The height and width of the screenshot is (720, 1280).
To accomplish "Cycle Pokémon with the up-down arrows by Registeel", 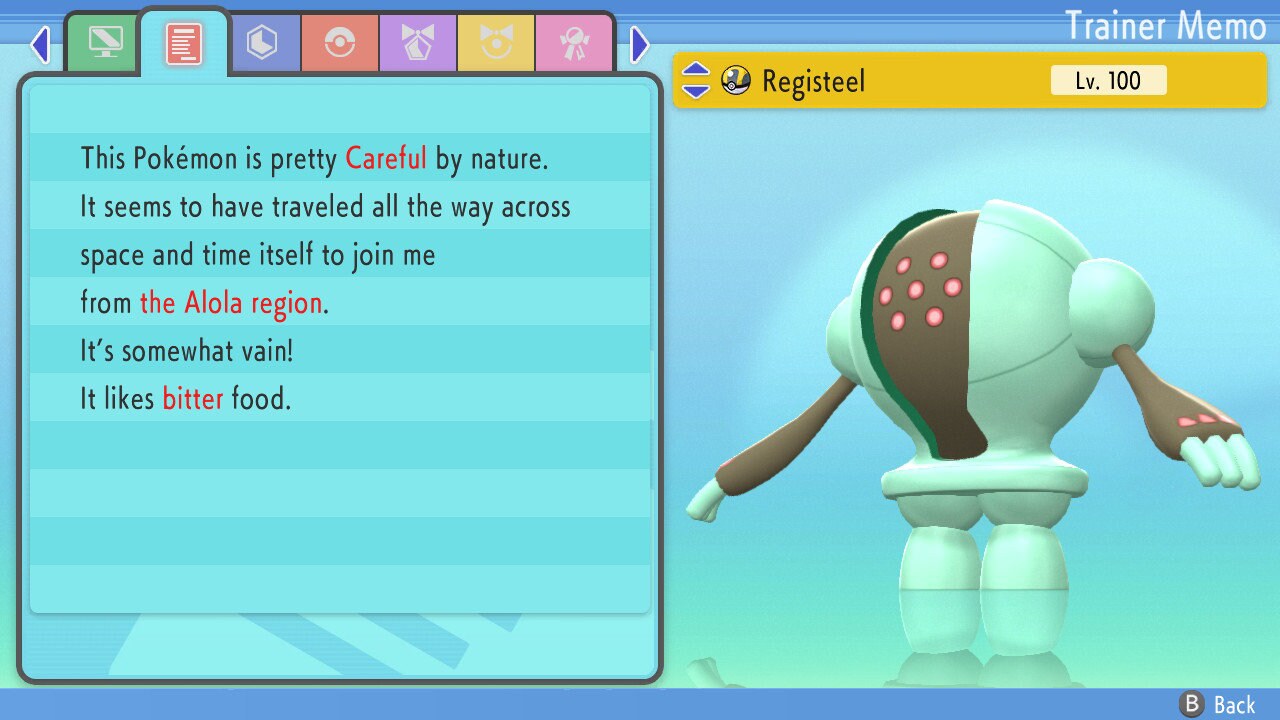I will (x=695, y=81).
